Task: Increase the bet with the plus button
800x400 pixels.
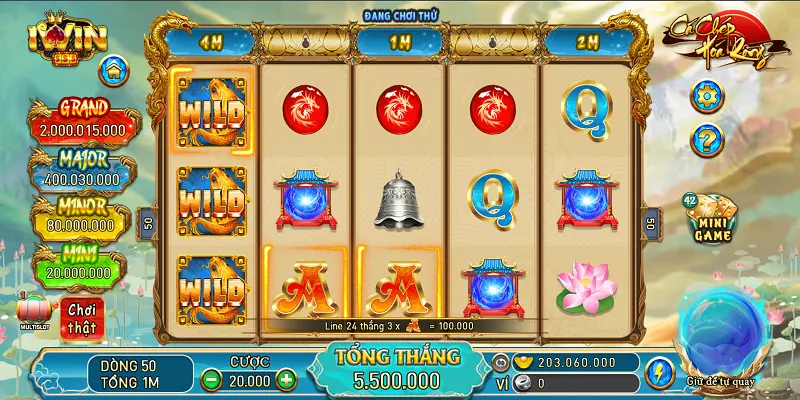Action: coord(286,380)
